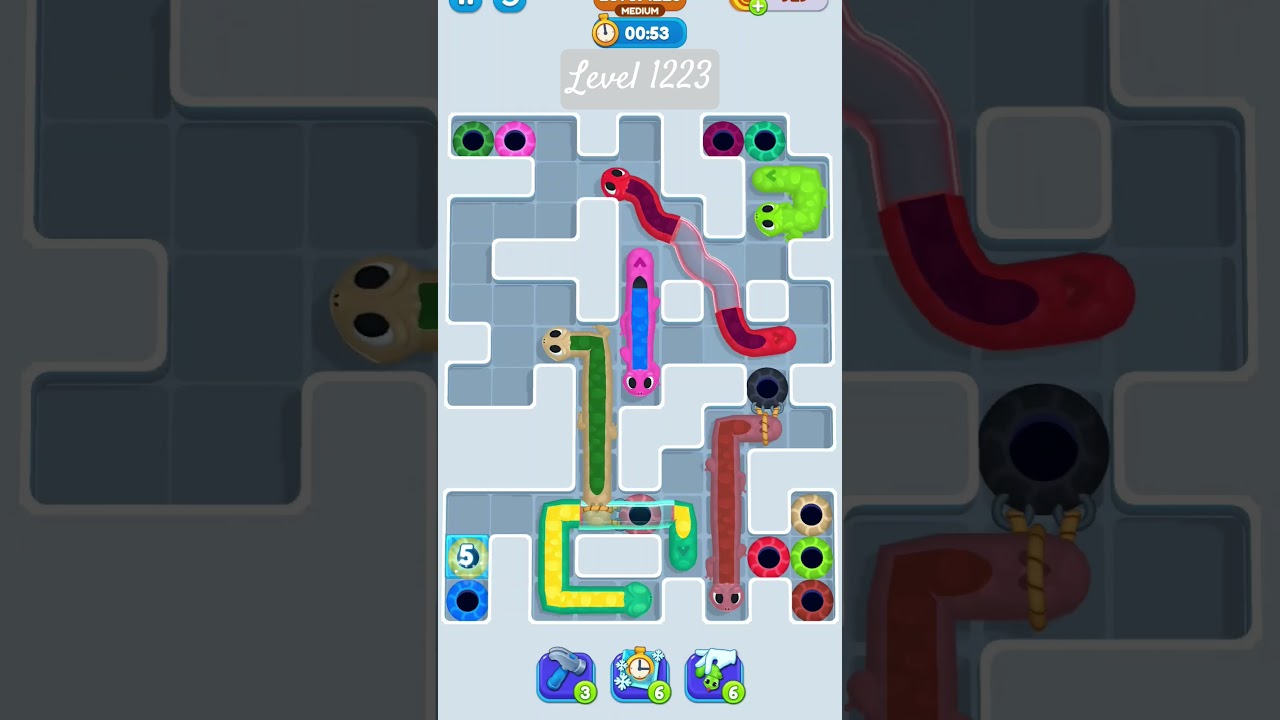1280x720 pixels.
Task: Activate the snowflake freeze time booster
Action: (x=640, y=675)
